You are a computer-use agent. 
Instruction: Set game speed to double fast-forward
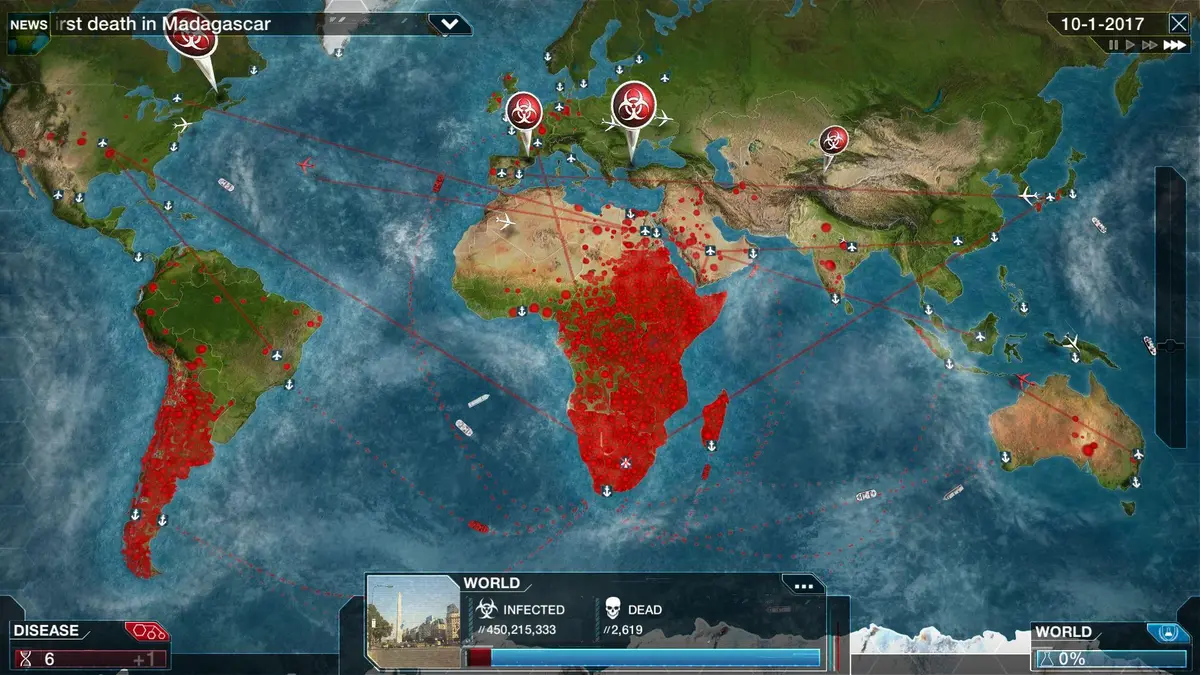pyautogui.click(x=1150, y=45)
